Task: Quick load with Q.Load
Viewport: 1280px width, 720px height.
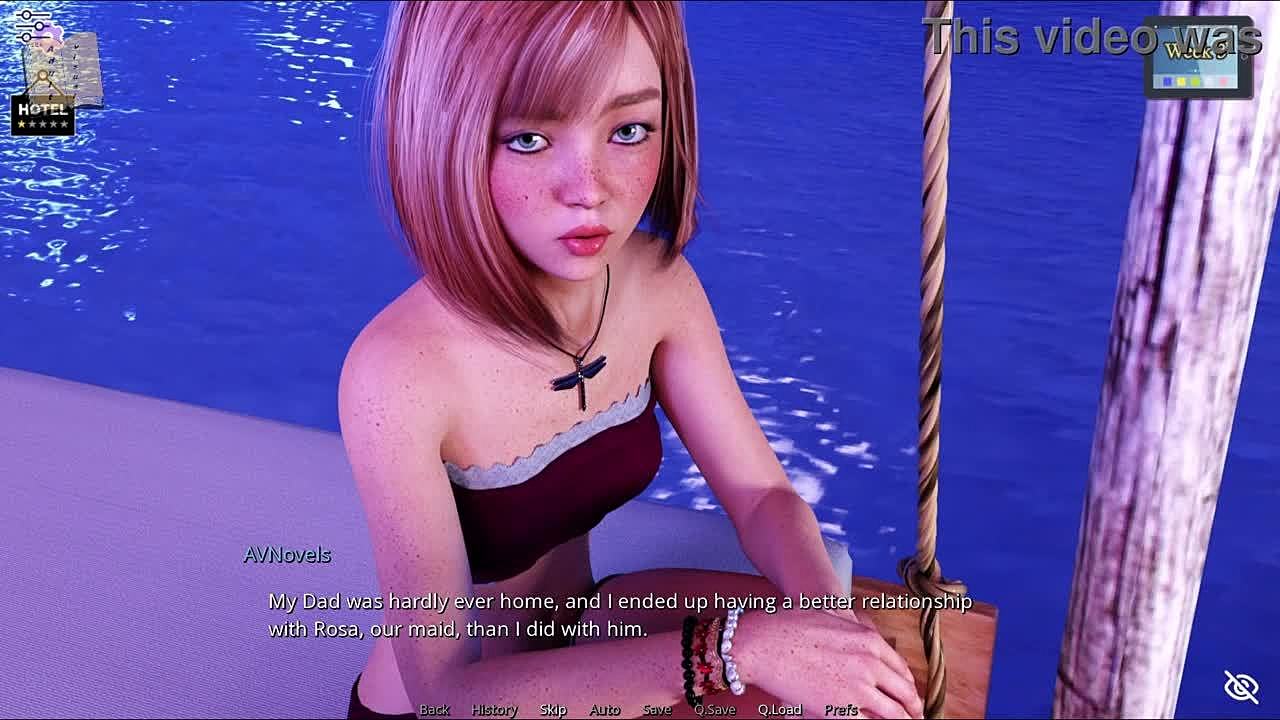Action: tap(779, 709)
